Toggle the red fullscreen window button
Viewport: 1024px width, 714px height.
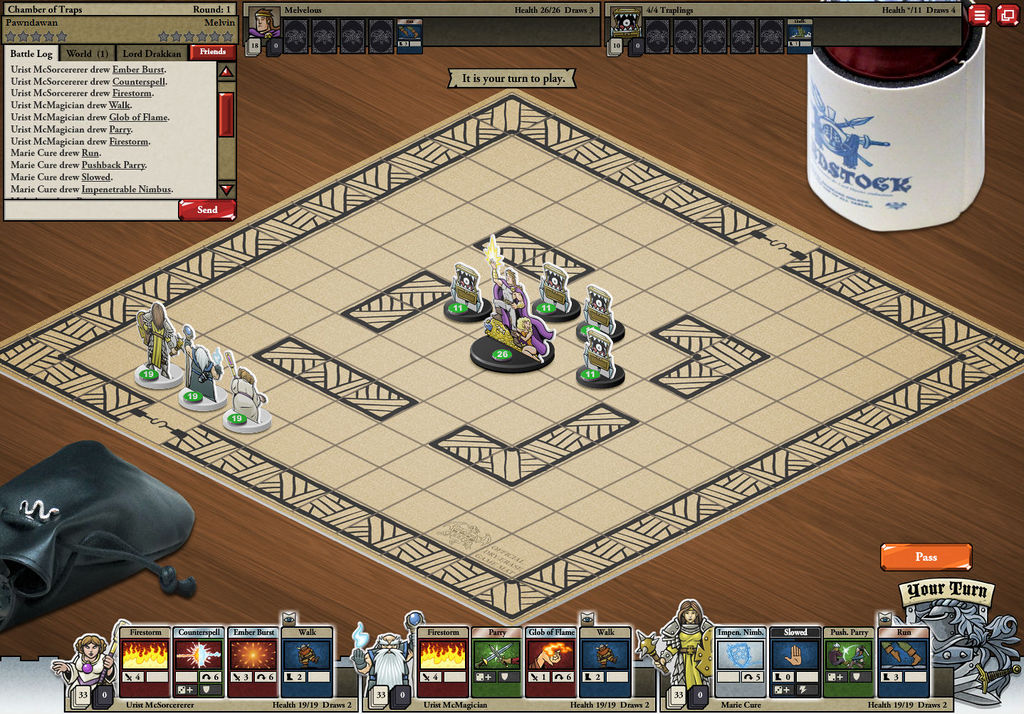click(x=1006, y=14)
